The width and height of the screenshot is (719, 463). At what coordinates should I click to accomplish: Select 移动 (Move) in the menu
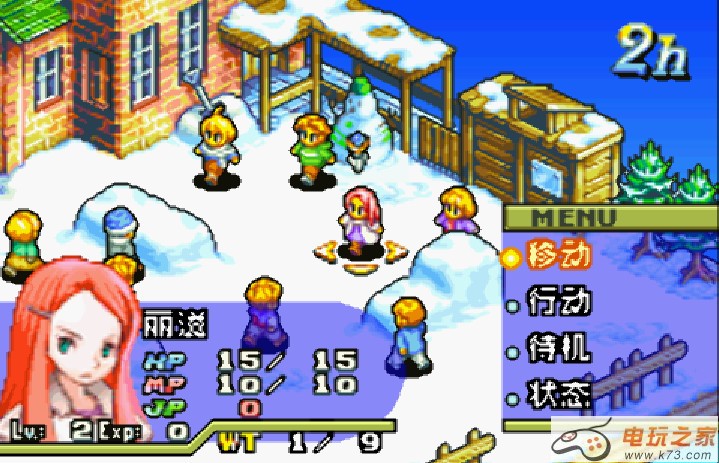(x=558, y=255)
